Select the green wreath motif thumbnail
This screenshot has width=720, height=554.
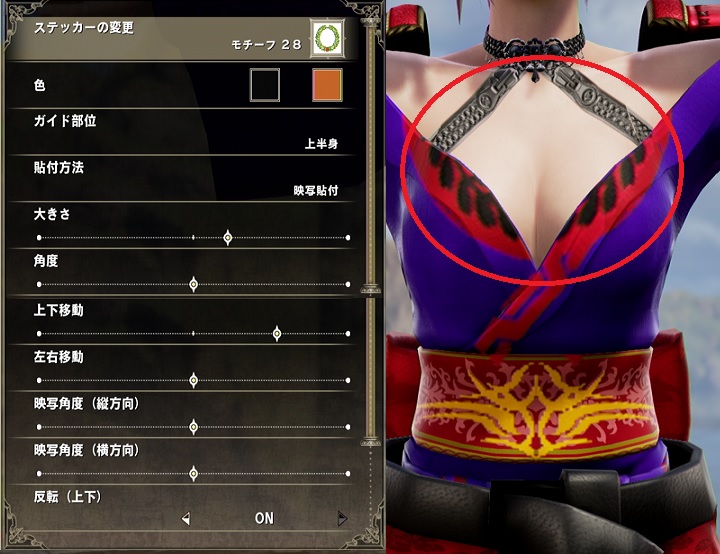click(326, 37)
